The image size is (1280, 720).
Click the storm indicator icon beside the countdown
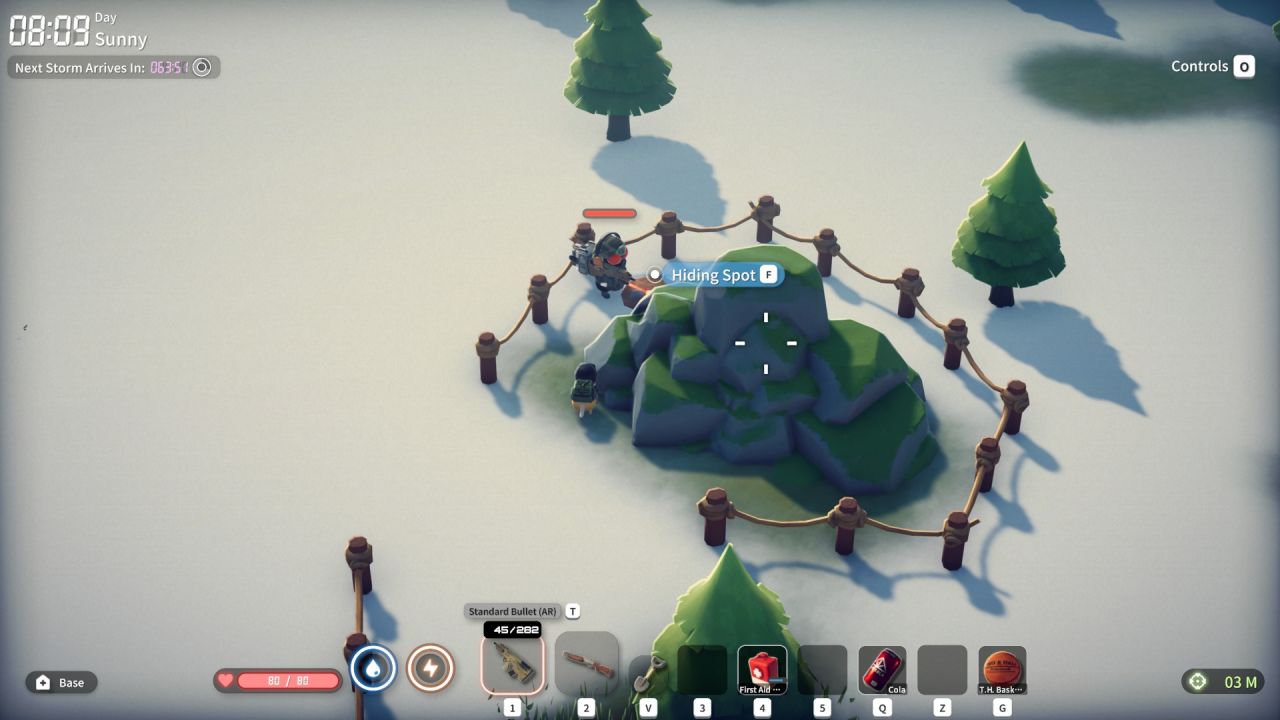point(202,67)
